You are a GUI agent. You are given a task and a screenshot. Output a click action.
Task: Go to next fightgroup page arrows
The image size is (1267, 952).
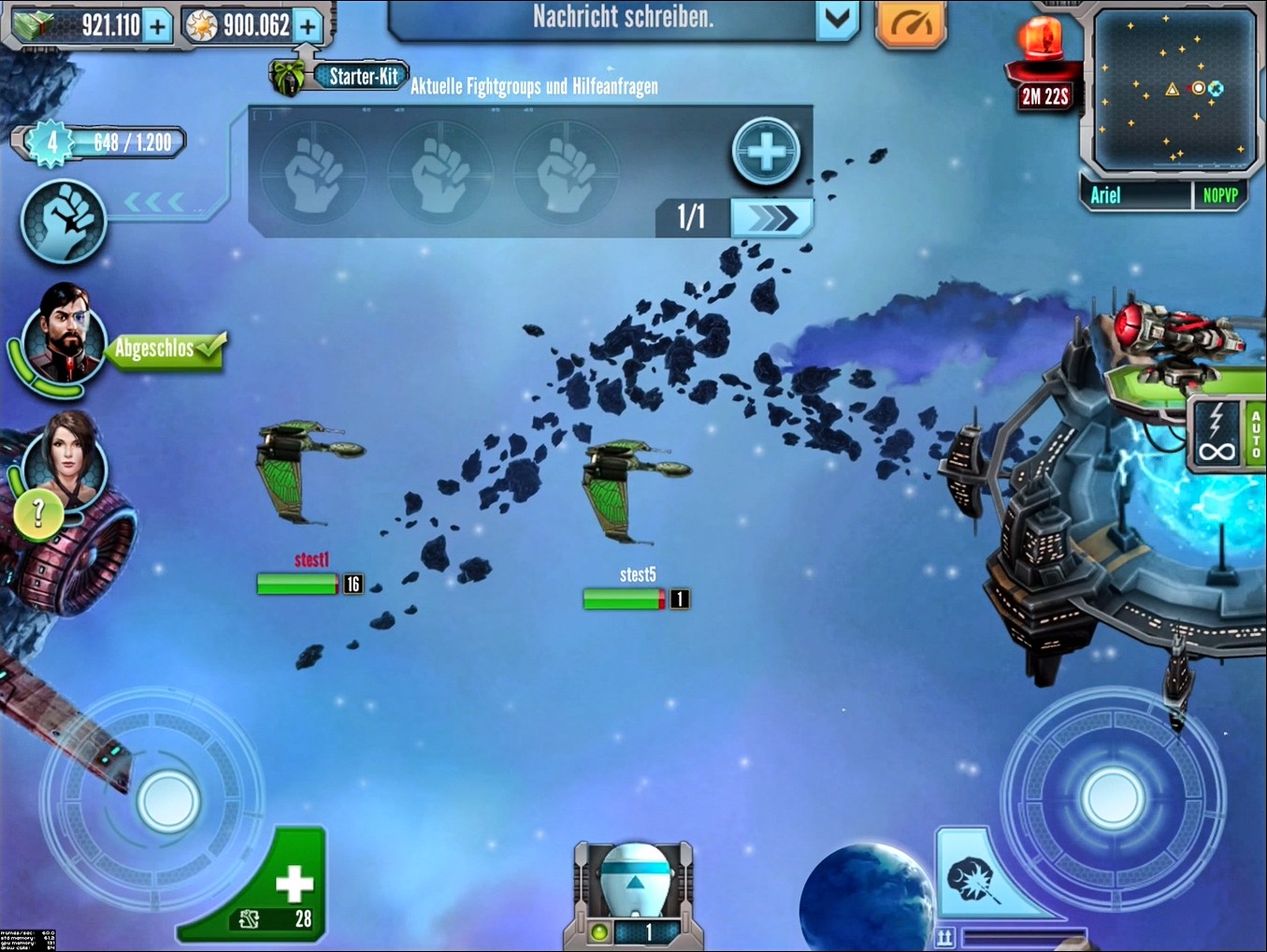(x=771, y=218)
